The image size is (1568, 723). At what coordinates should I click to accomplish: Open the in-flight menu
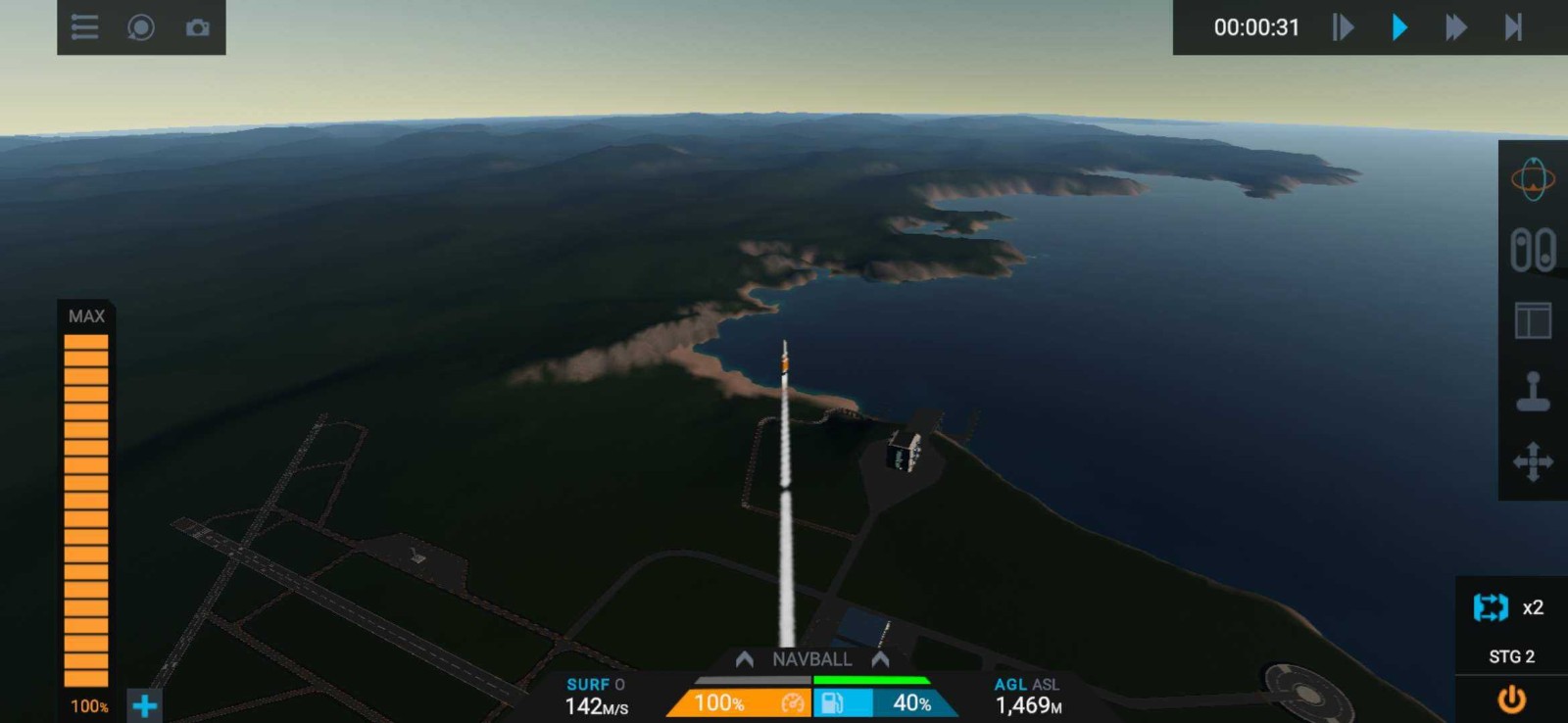(83, 27)
